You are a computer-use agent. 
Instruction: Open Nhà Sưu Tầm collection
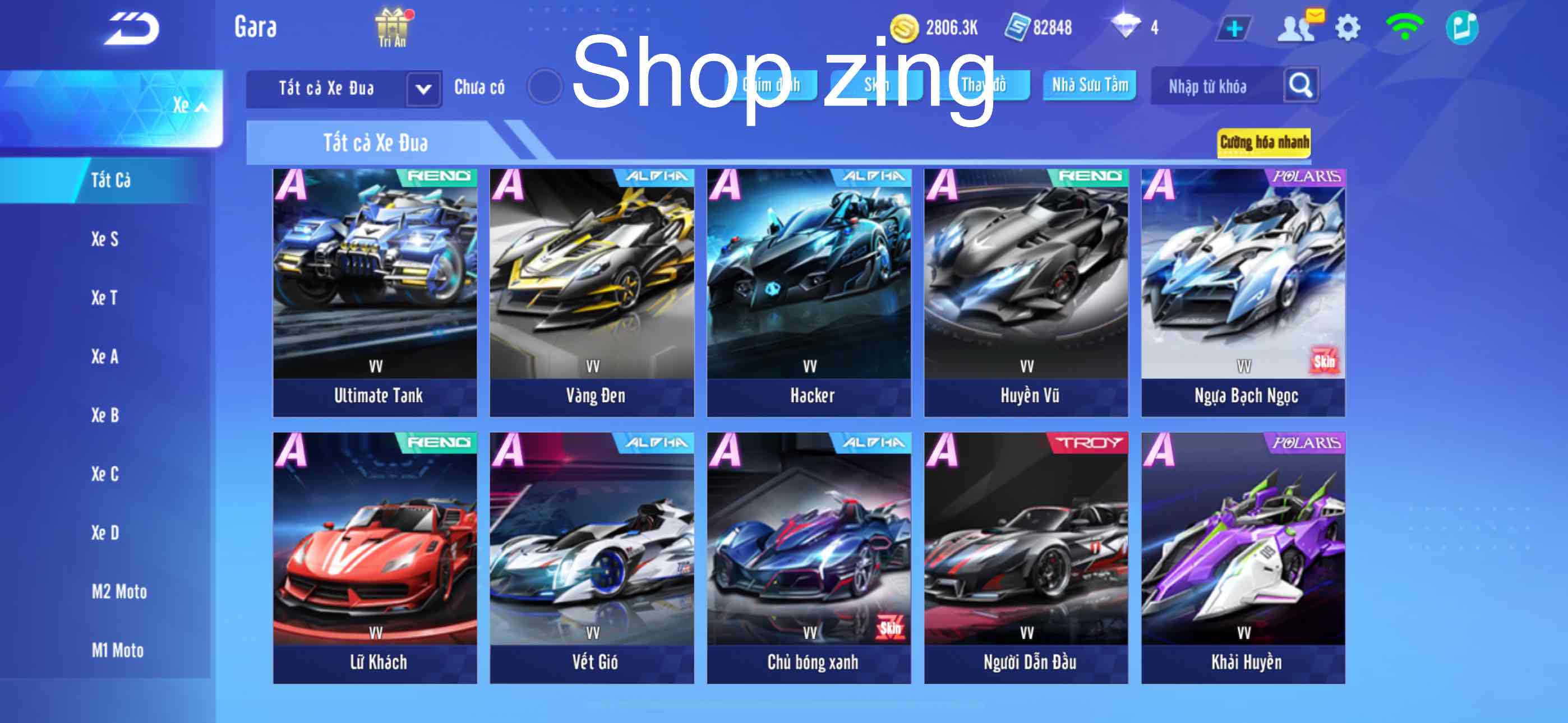(1089, 86)
